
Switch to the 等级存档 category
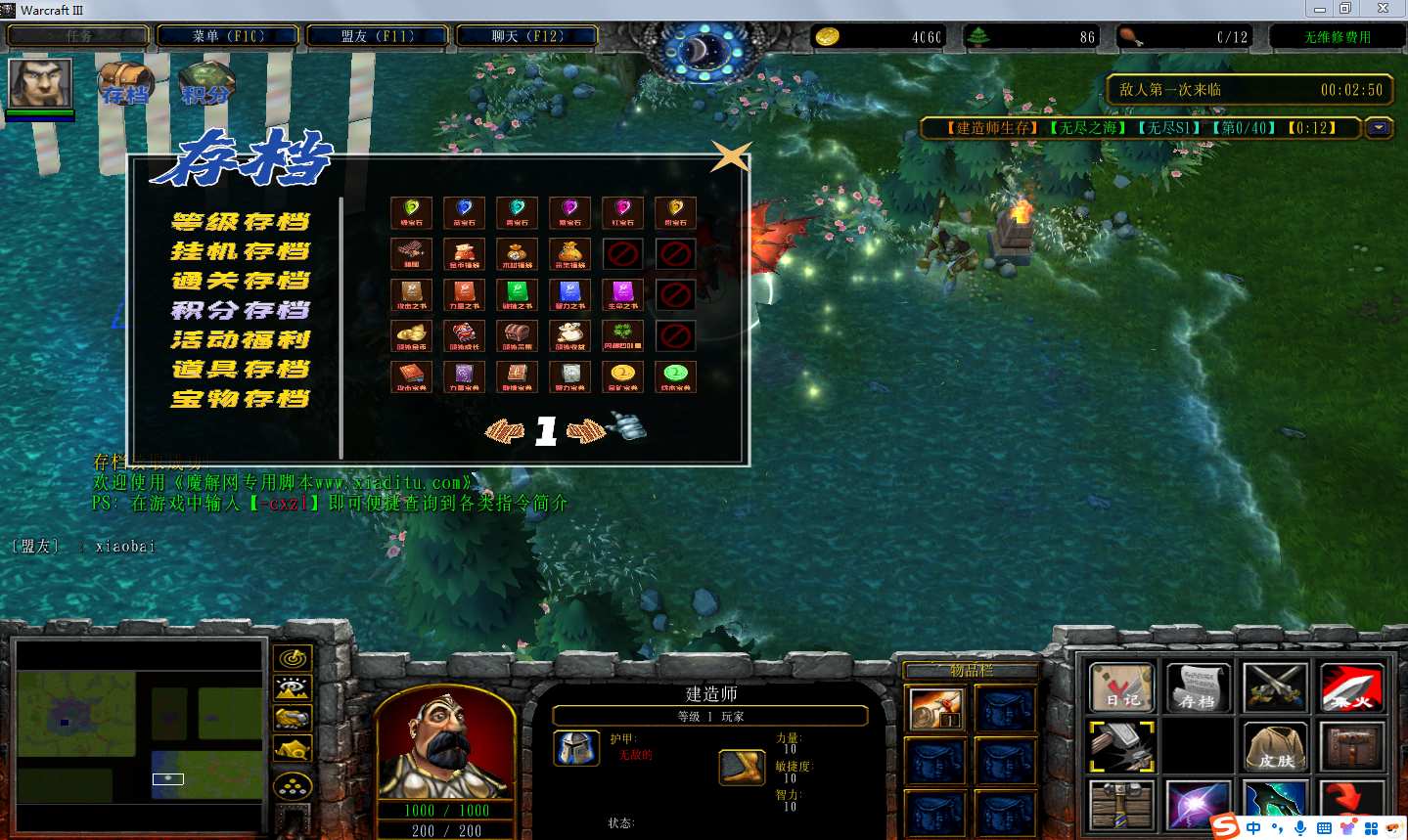click(241, 222)
